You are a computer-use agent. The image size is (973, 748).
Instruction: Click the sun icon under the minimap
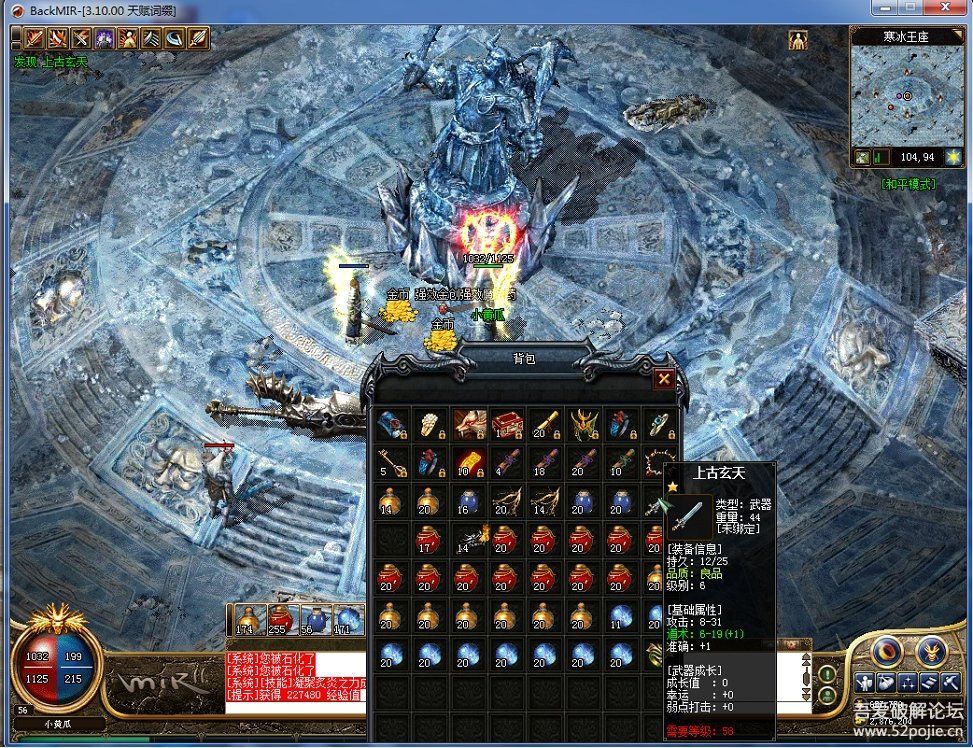(953, 157)
